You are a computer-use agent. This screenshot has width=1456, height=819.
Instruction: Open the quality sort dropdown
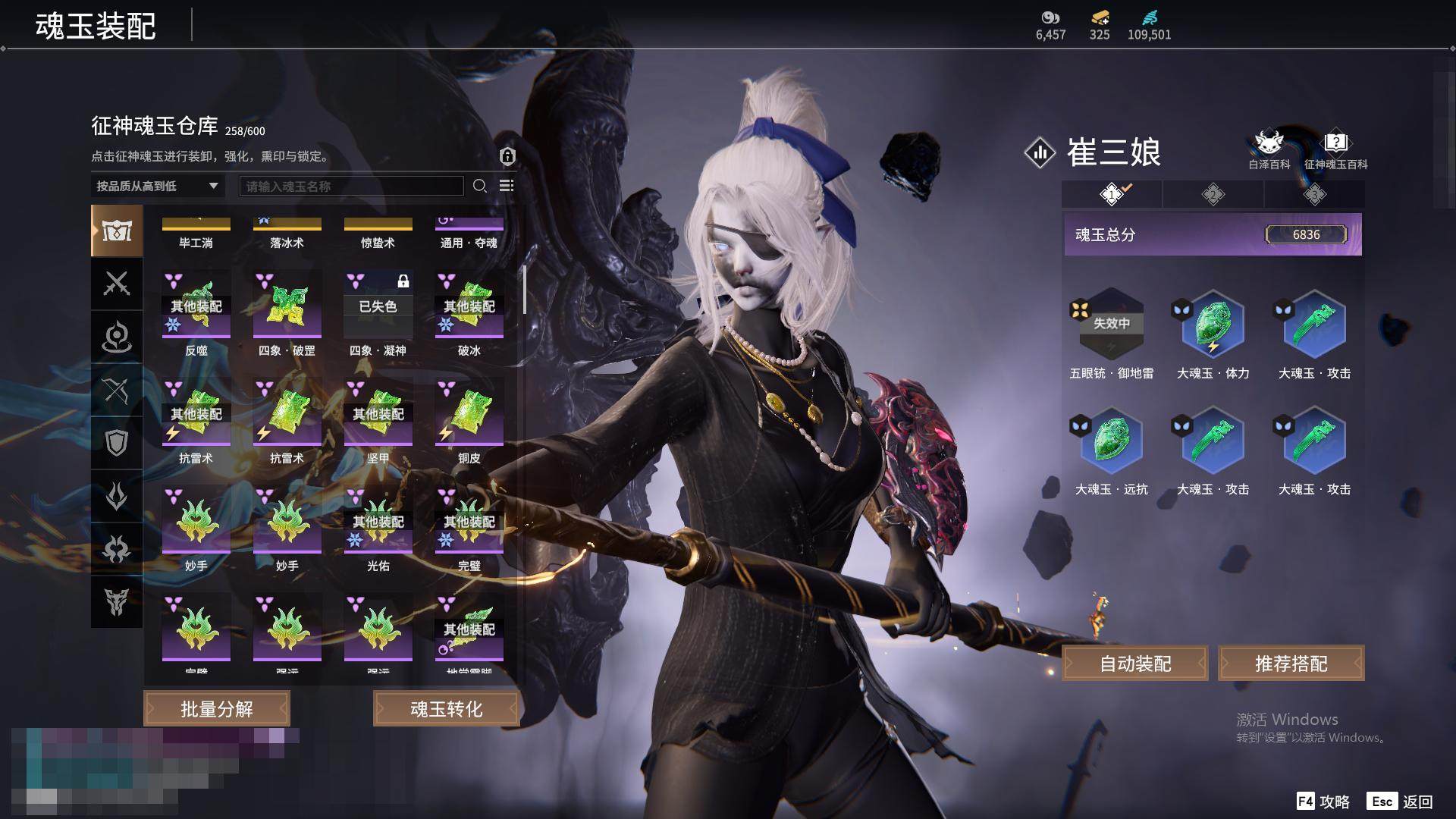coord(157,186)
